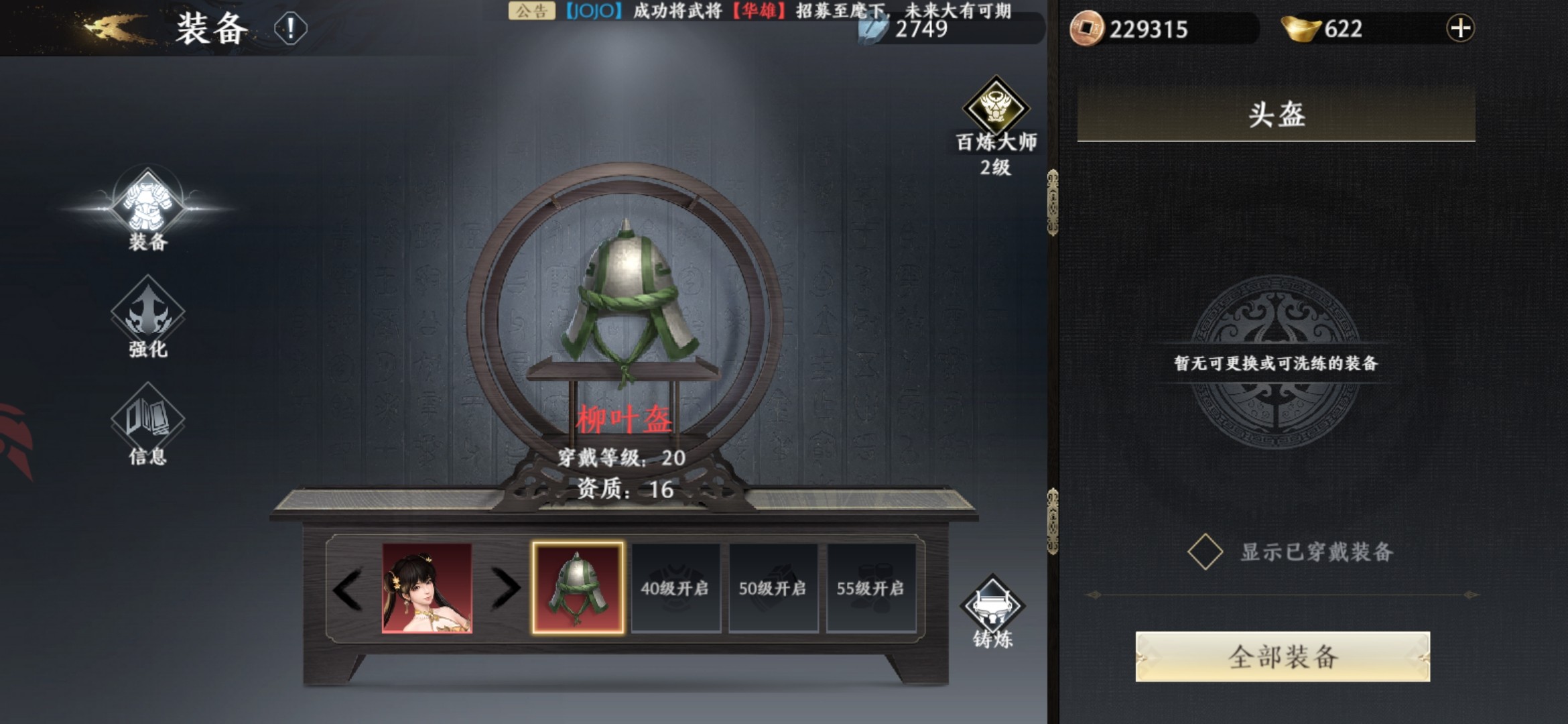Click the locked 55级开启 slot

coord(870,588)
